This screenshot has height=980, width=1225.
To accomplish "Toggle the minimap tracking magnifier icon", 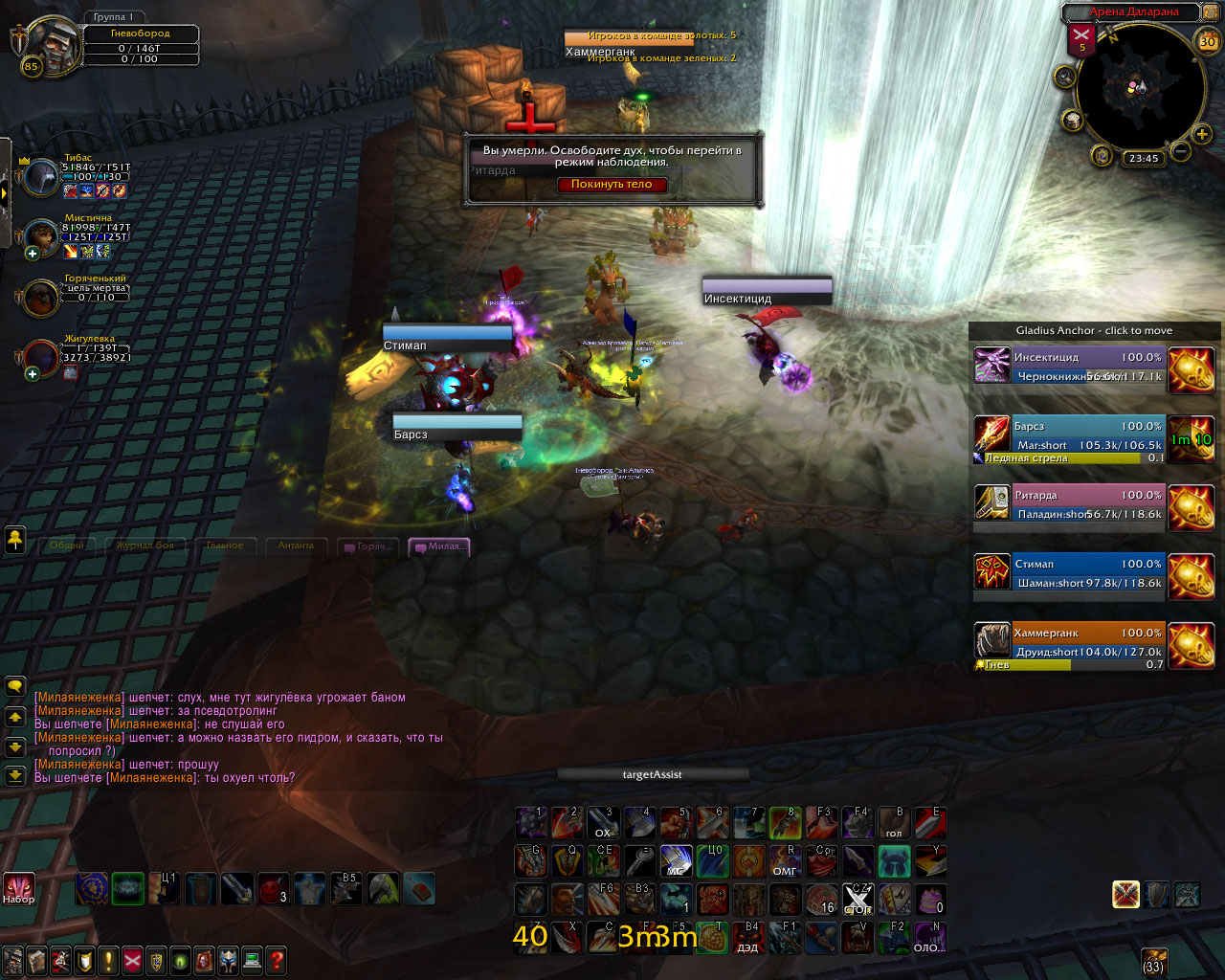I will [x=1064, y=78].
